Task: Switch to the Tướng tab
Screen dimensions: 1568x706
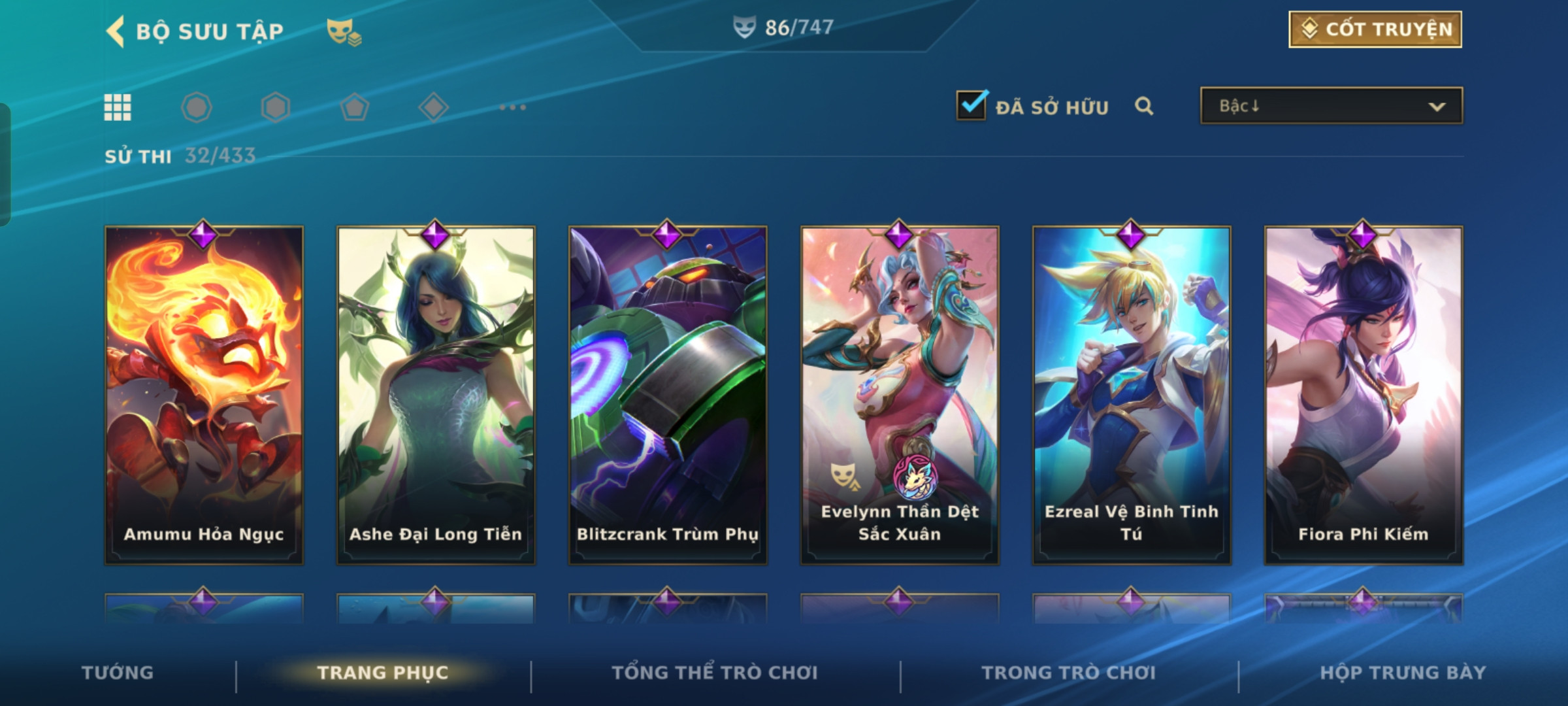Action: [118, 673]
